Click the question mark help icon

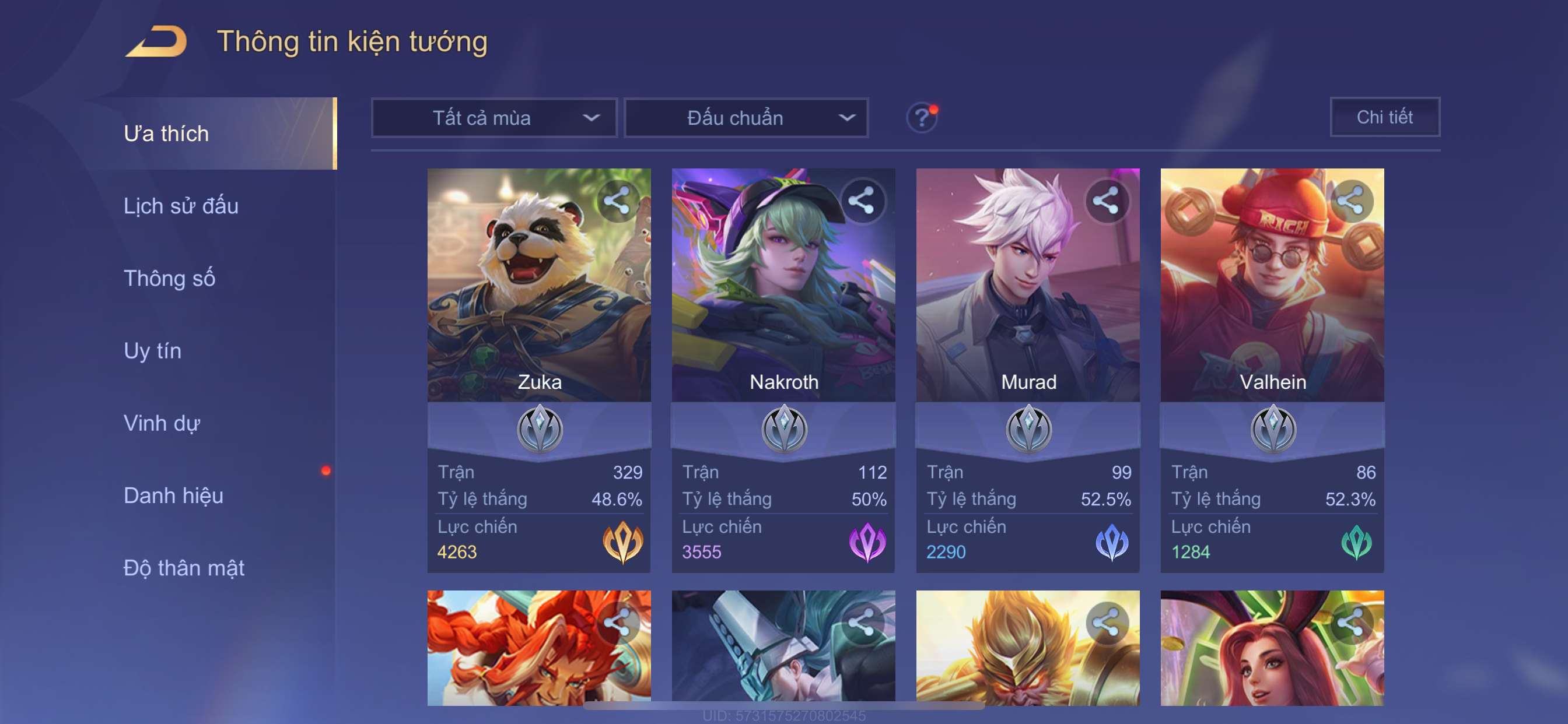click(x=922, y=117)
